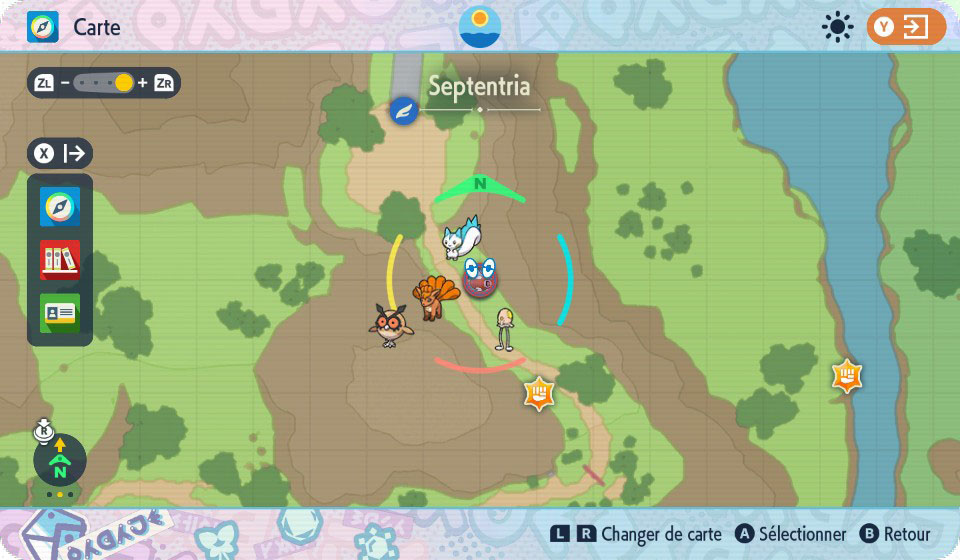
Task: Exit the map with the orange exit button
Action: pyautogui.click(x=906, y=27)
